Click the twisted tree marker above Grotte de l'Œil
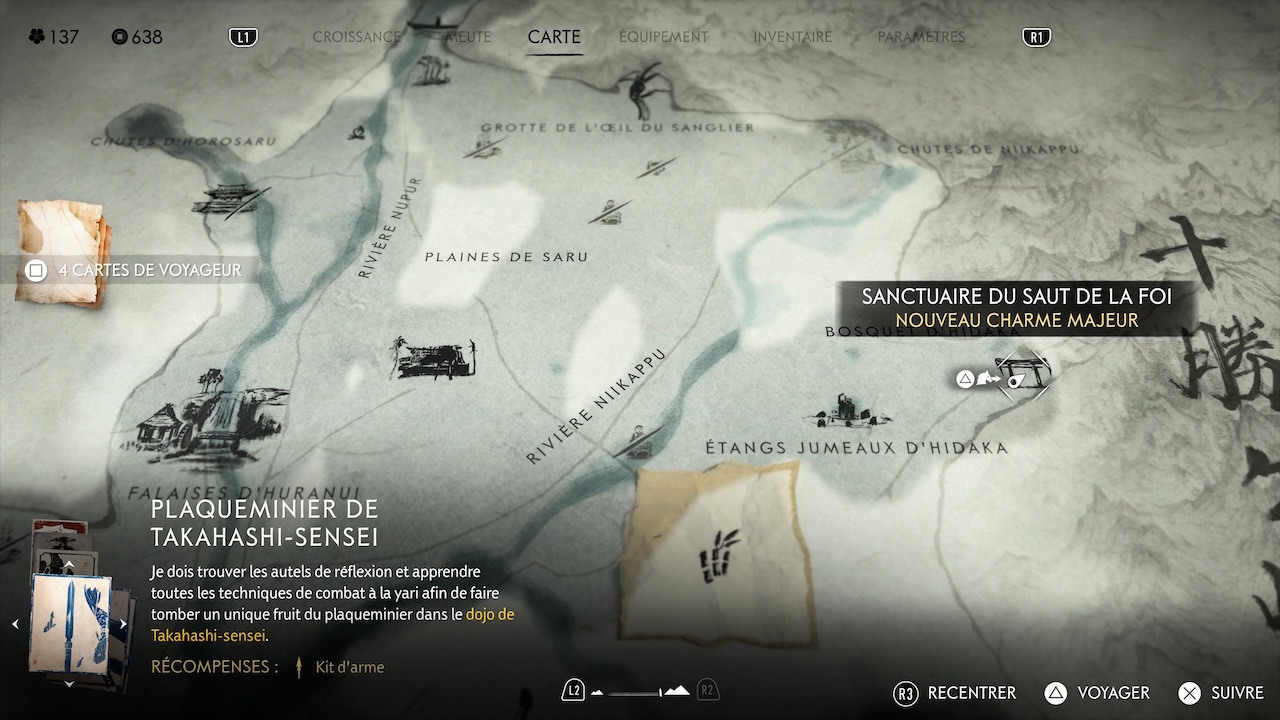 640,90
